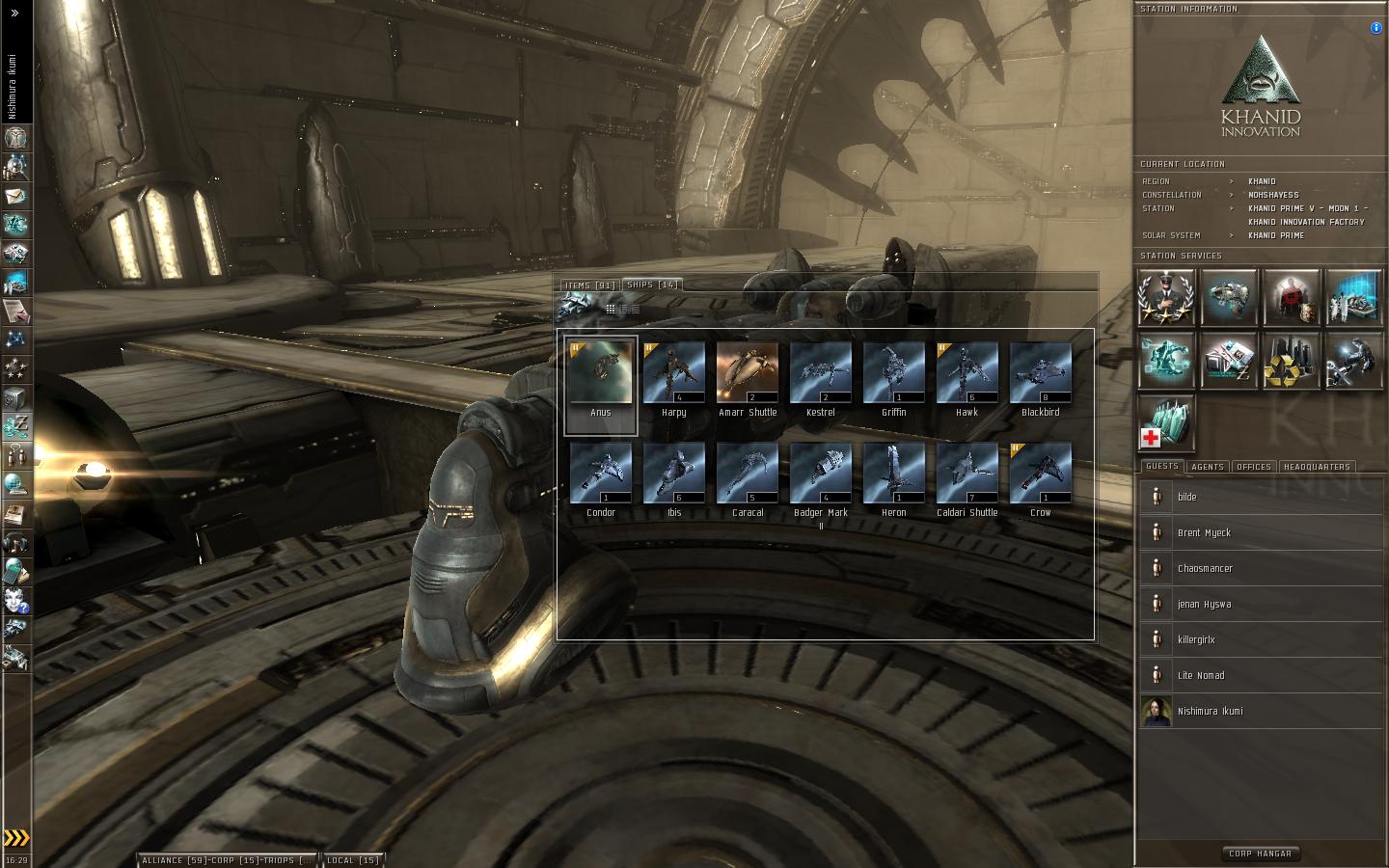1389x868 pixels.
Task: Pick the Blackbird ship slot
Action: pos(1041,374)
